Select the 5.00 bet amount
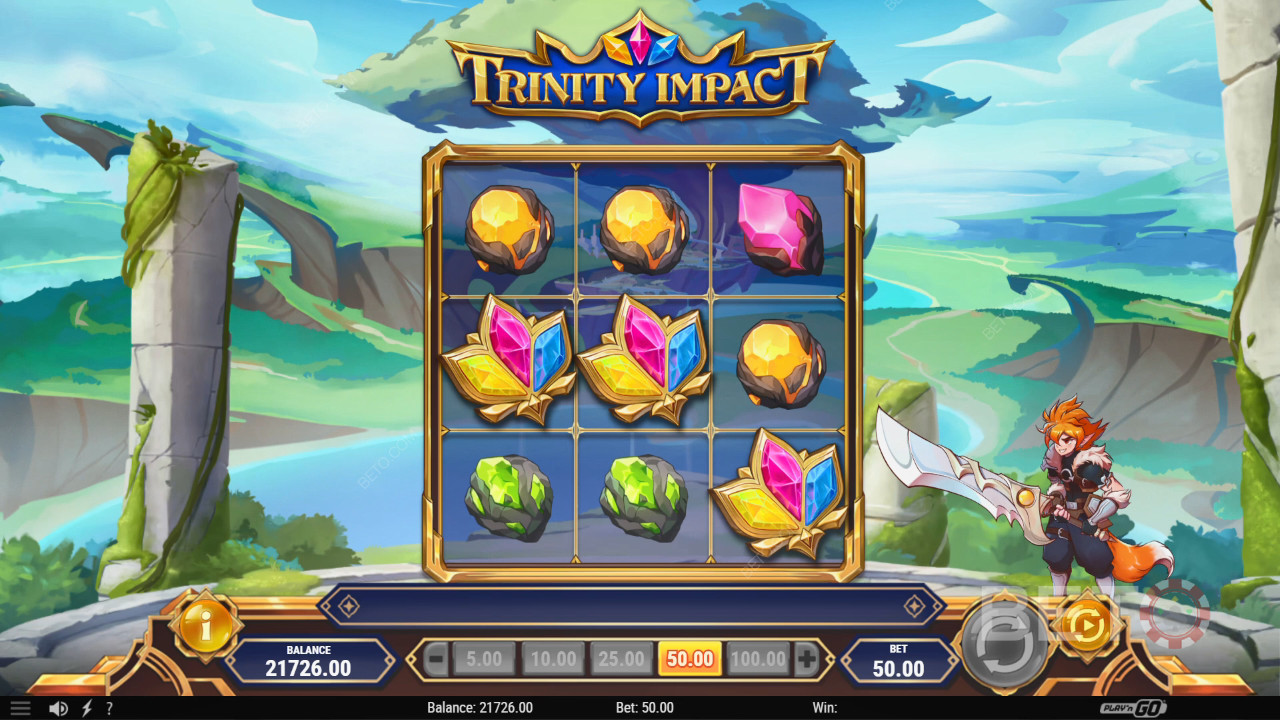 [484, 659]
